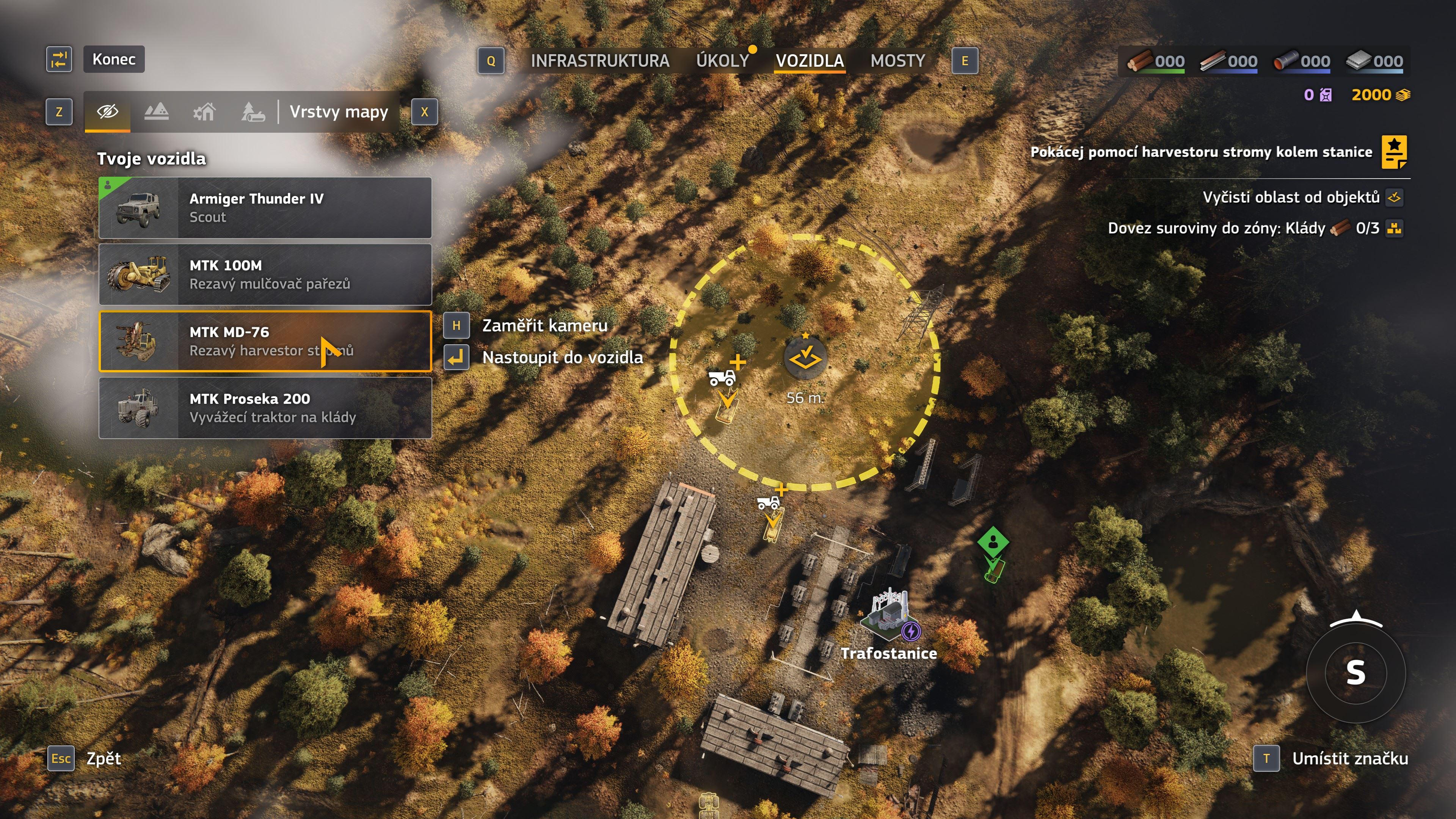Pick the MTK Proseka 200 log forwarder
Screen dimensions: 1456x819
265,408
